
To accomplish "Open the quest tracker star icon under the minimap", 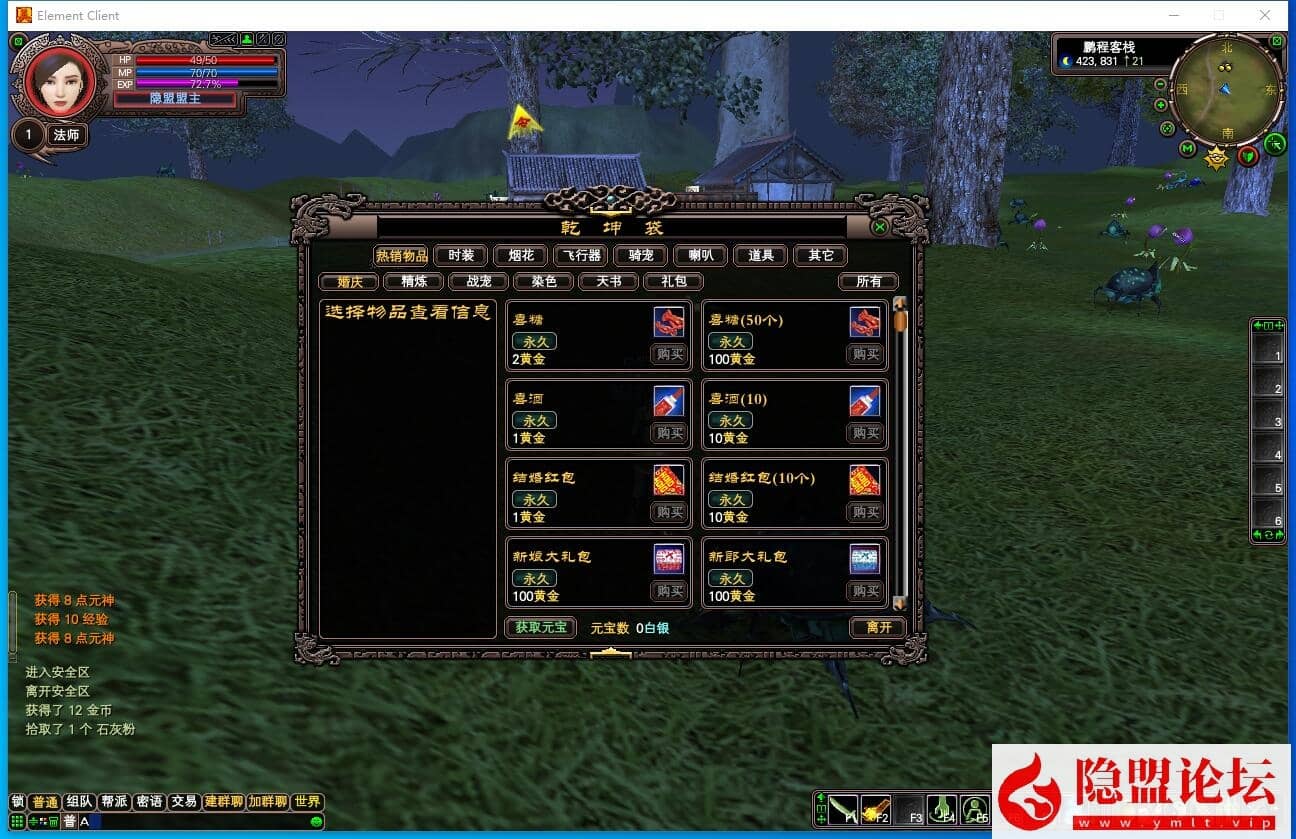I will [x=1215, y=156].
